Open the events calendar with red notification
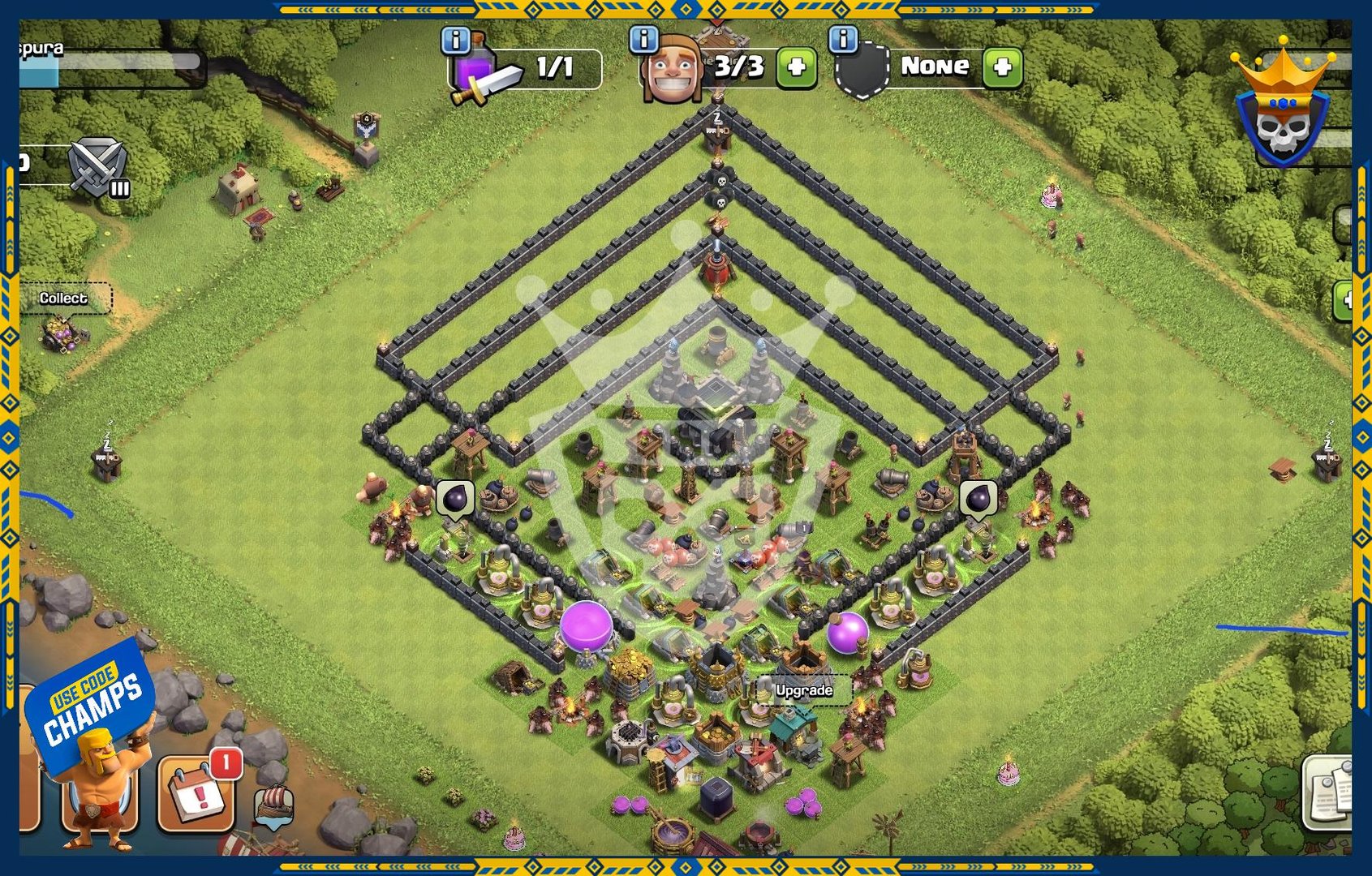 coord(197,795)
